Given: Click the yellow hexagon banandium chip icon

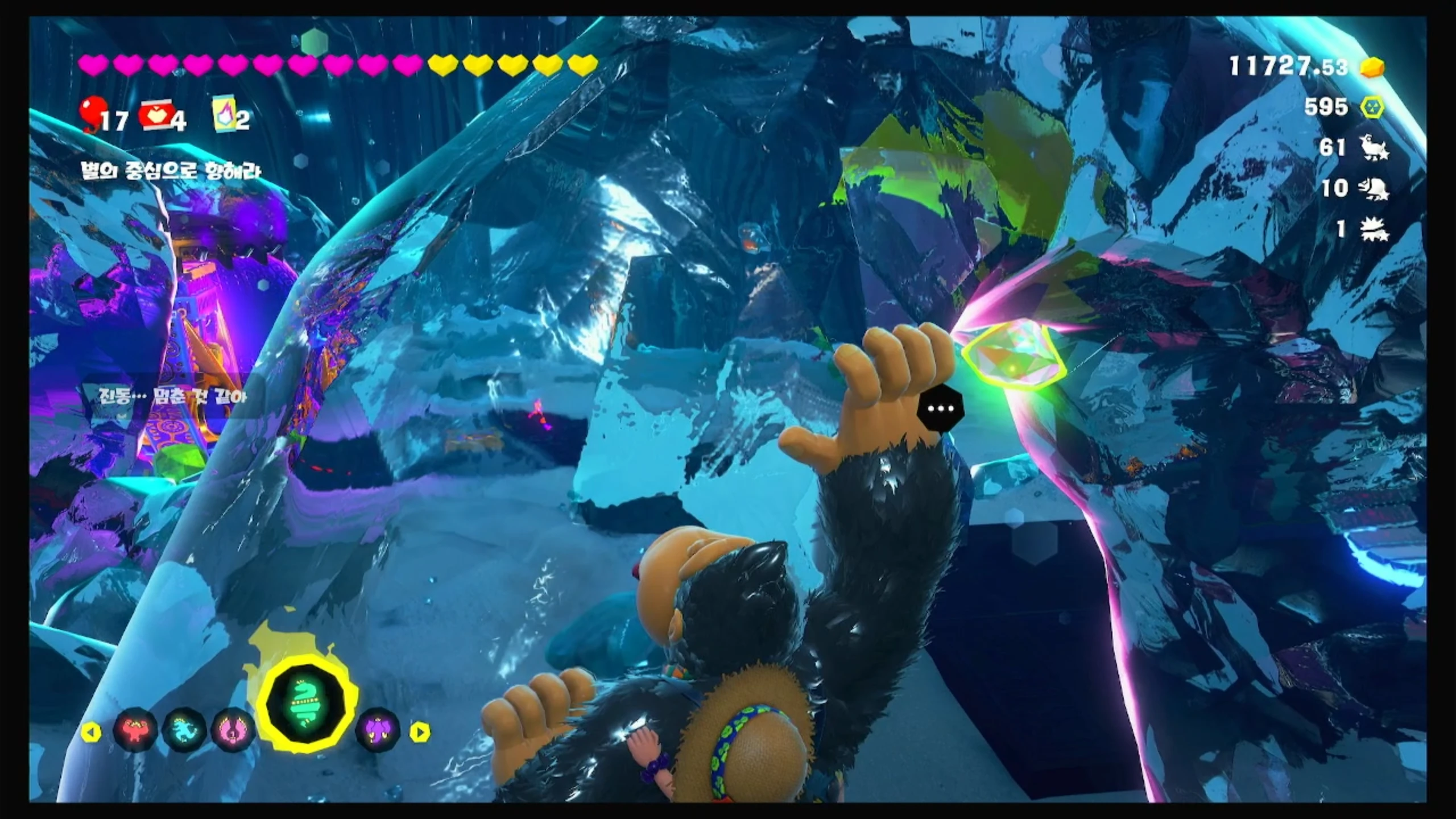Looking at the screenshot, I should pyautogui.click(x=1372, y=107).
